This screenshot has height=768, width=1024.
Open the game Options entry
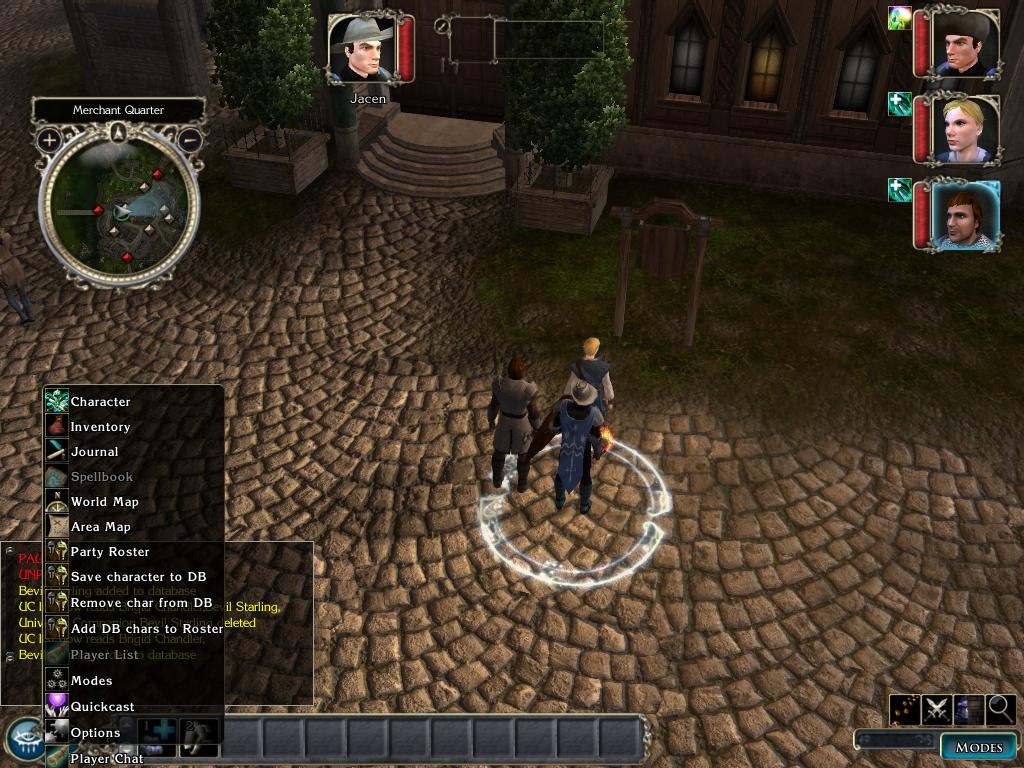[95, 733]
